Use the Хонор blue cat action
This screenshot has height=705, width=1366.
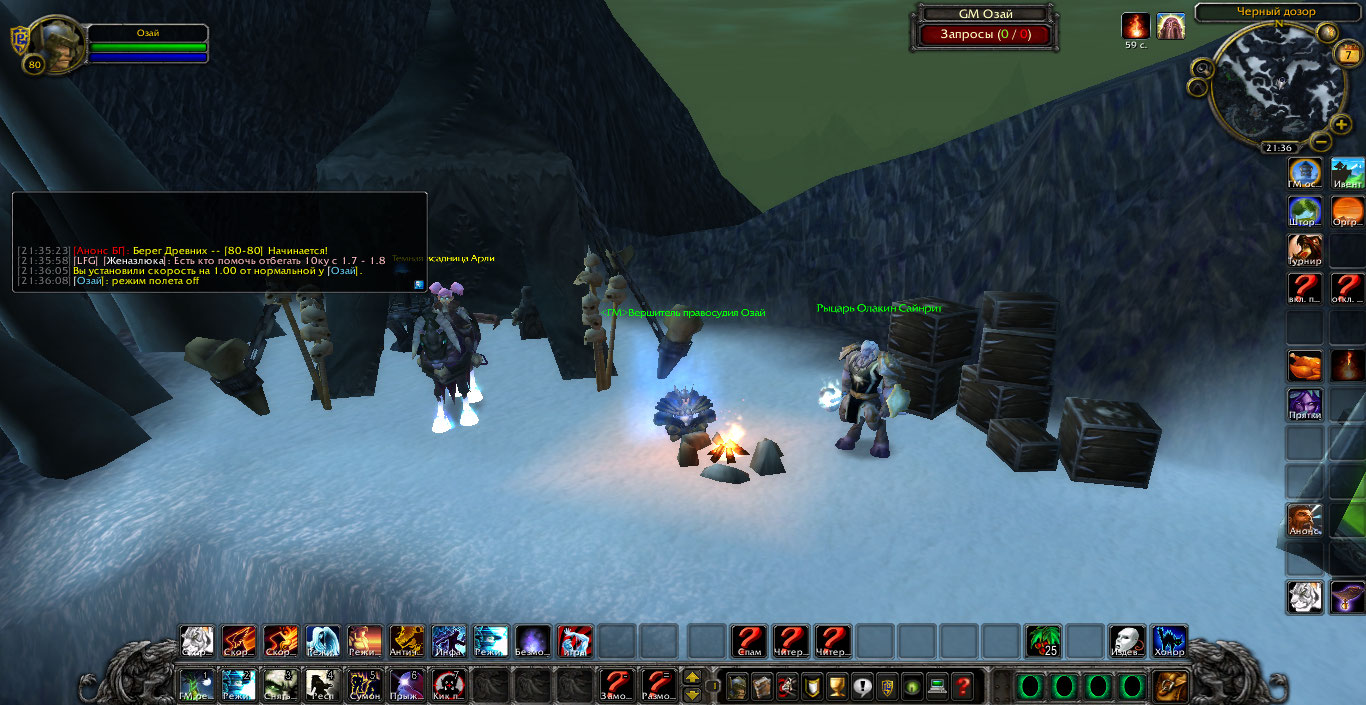click(1168, 641)
